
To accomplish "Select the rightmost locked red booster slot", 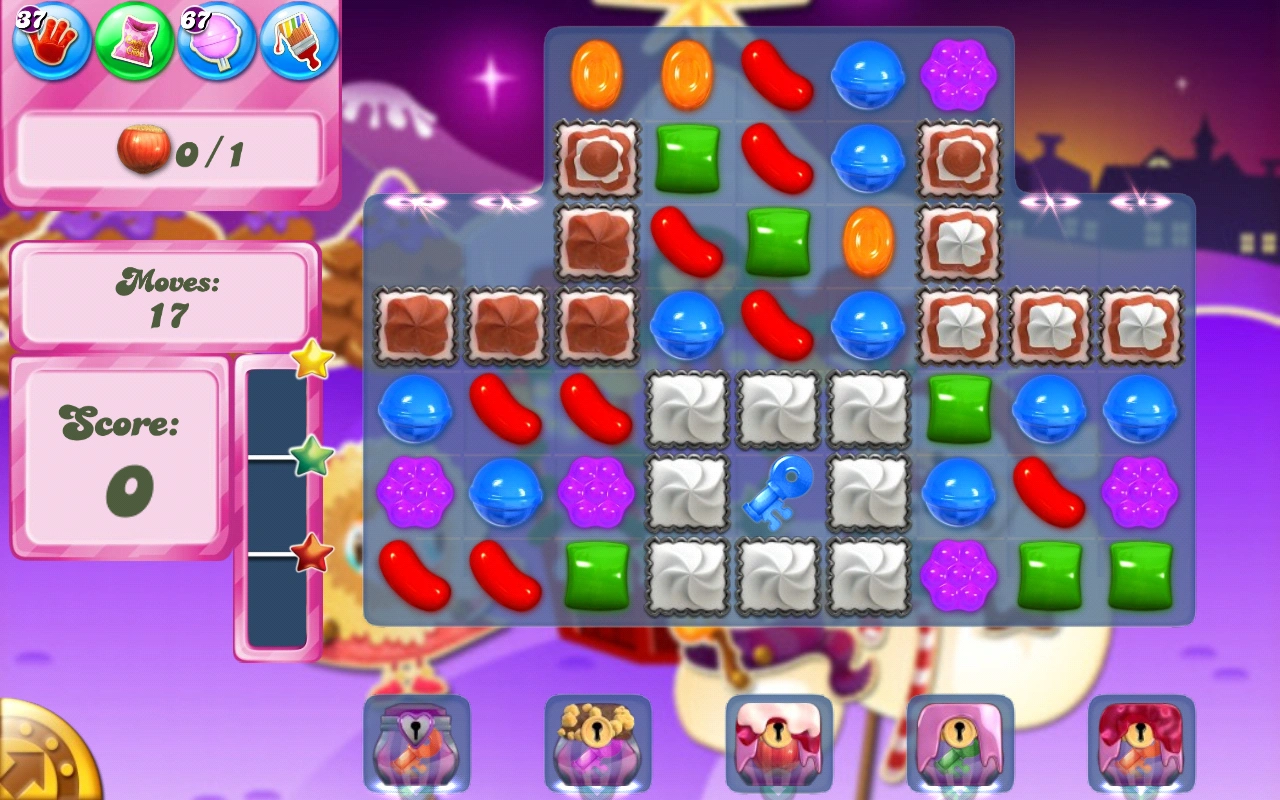I will click(x=1140, y=740).
